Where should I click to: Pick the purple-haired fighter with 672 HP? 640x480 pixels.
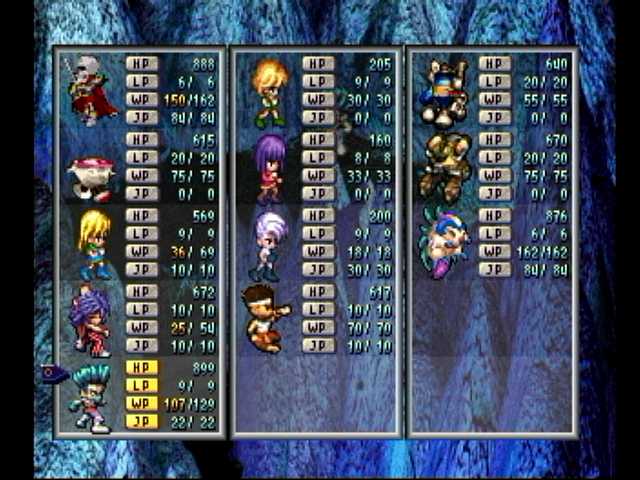click(91, 322)
